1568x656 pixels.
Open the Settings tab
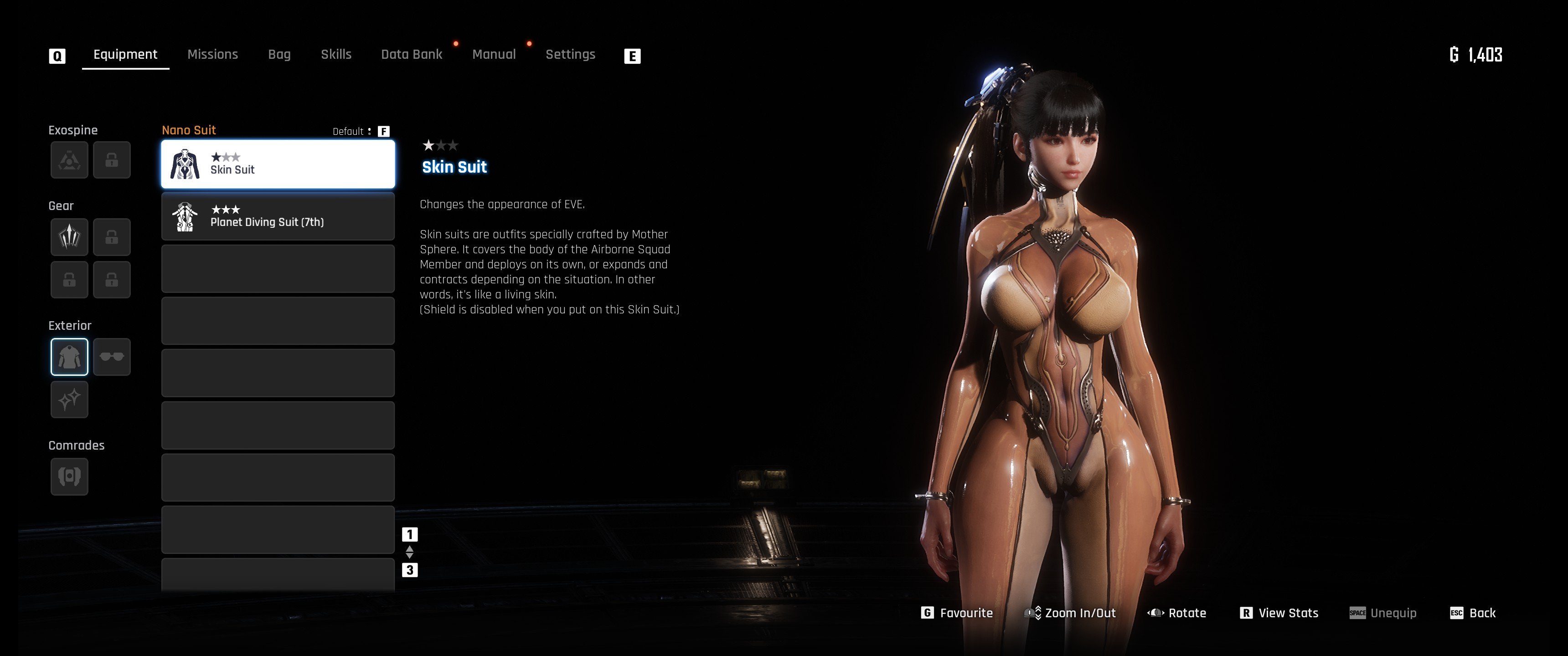[x=570, y=55]
